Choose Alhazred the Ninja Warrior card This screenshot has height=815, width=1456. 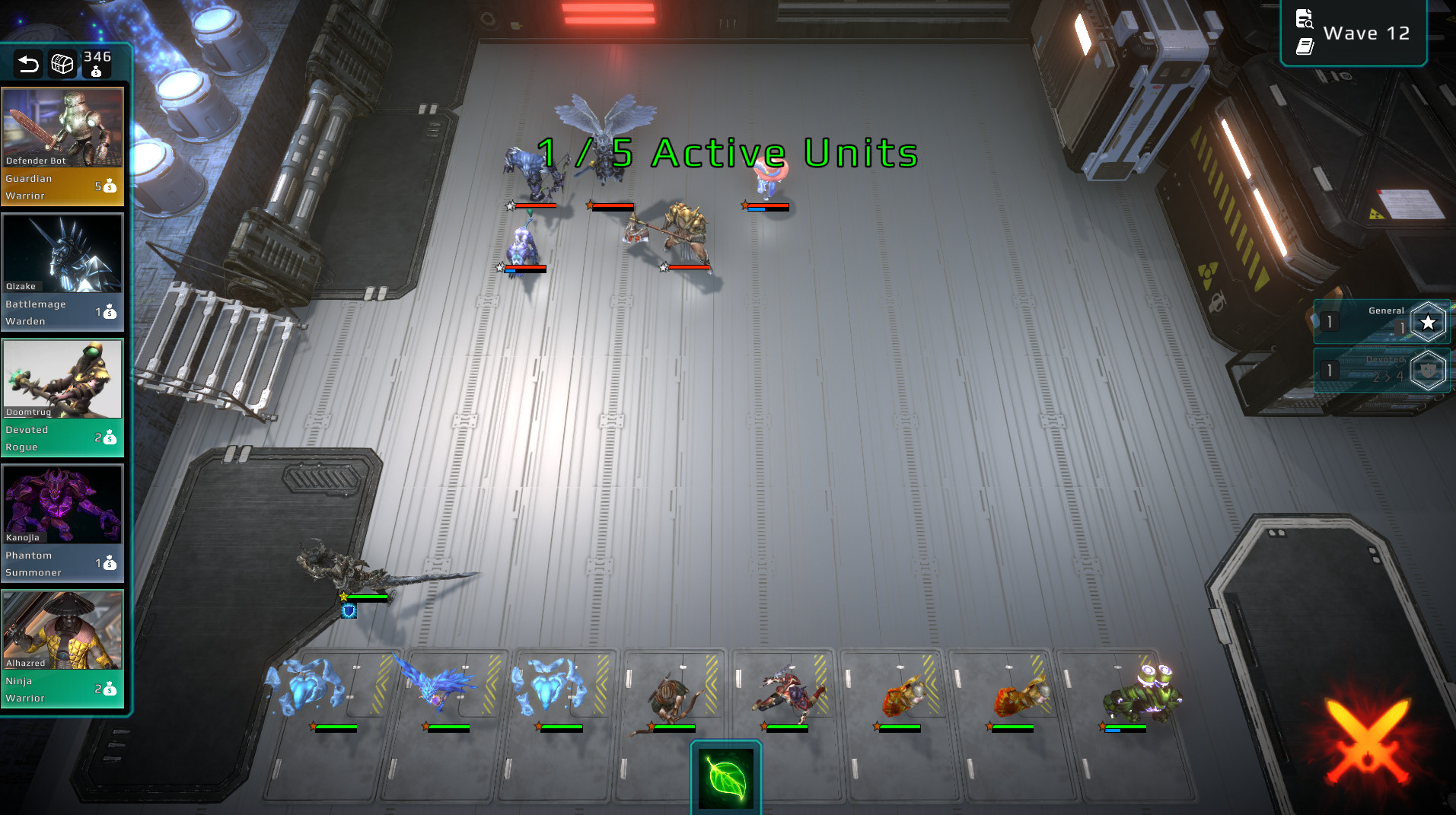(x=63, y=651)
